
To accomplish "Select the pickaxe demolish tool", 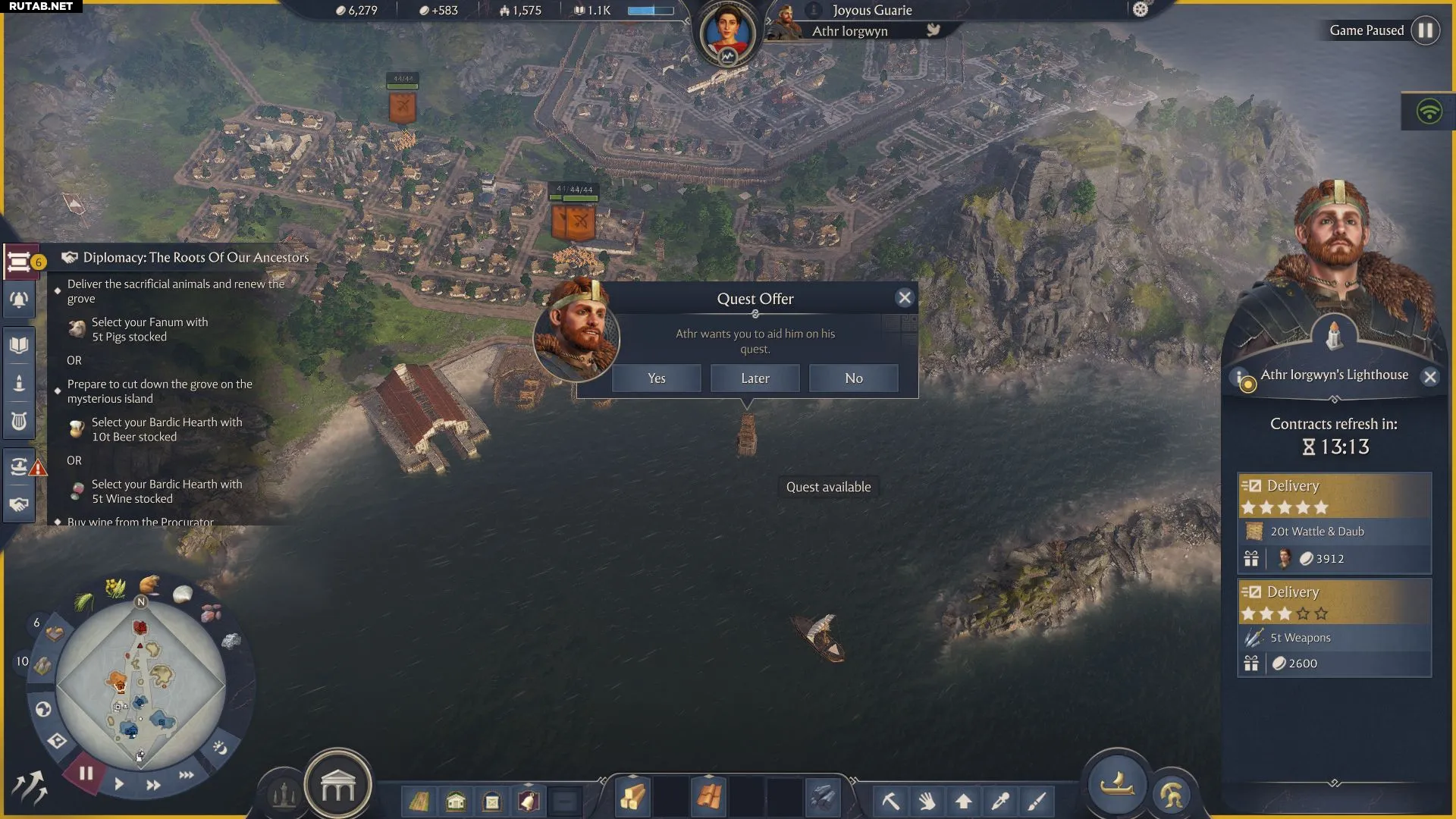I will point(890,801).
